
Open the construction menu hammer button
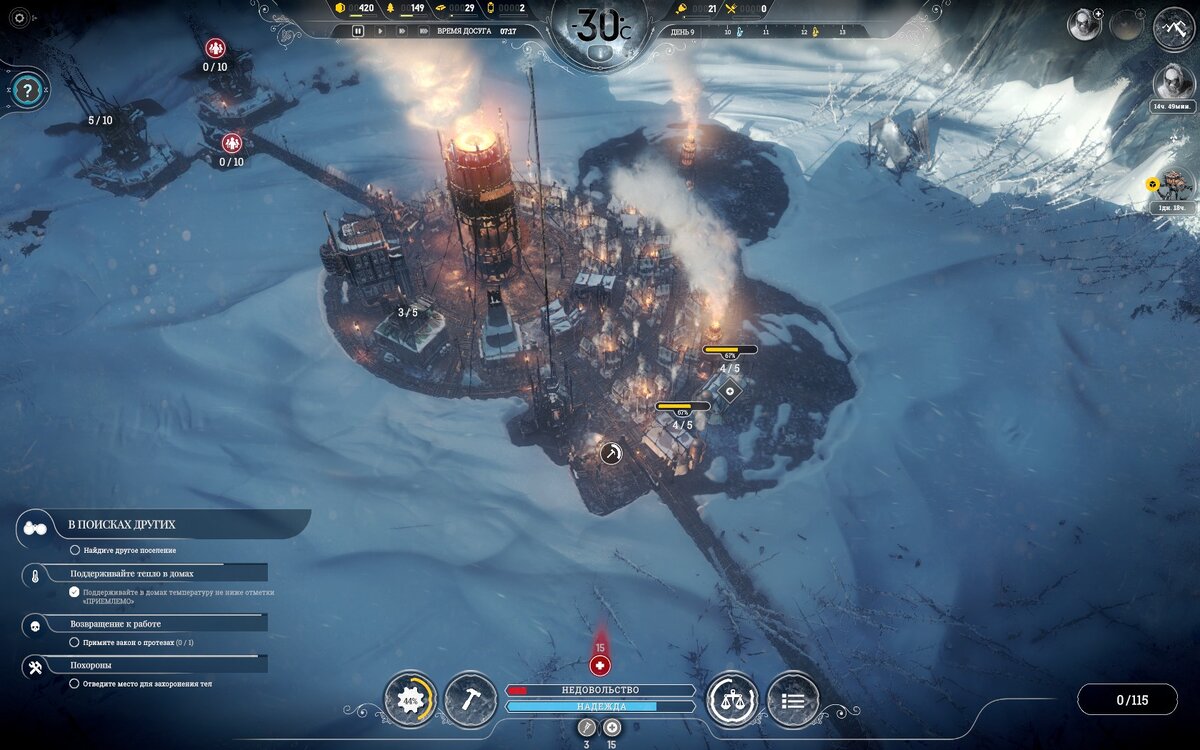469,698
